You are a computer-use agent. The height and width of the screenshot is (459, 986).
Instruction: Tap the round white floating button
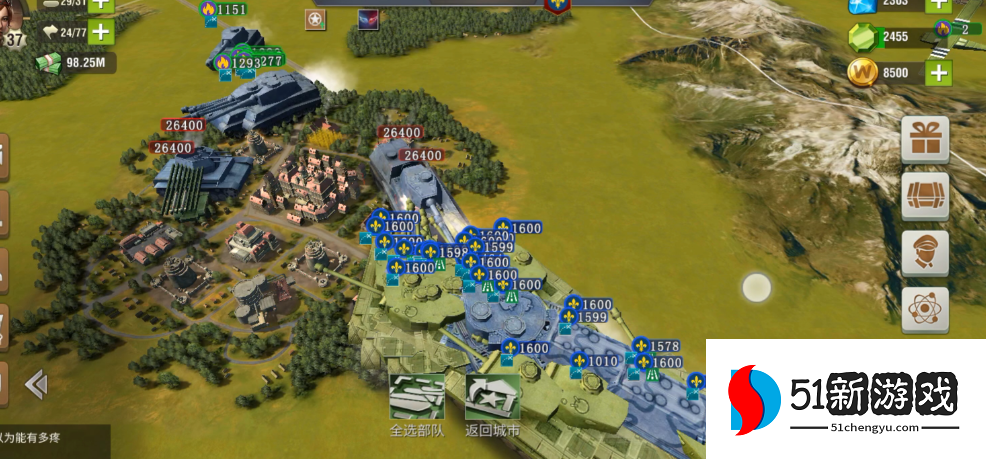(x=757, y=288)
